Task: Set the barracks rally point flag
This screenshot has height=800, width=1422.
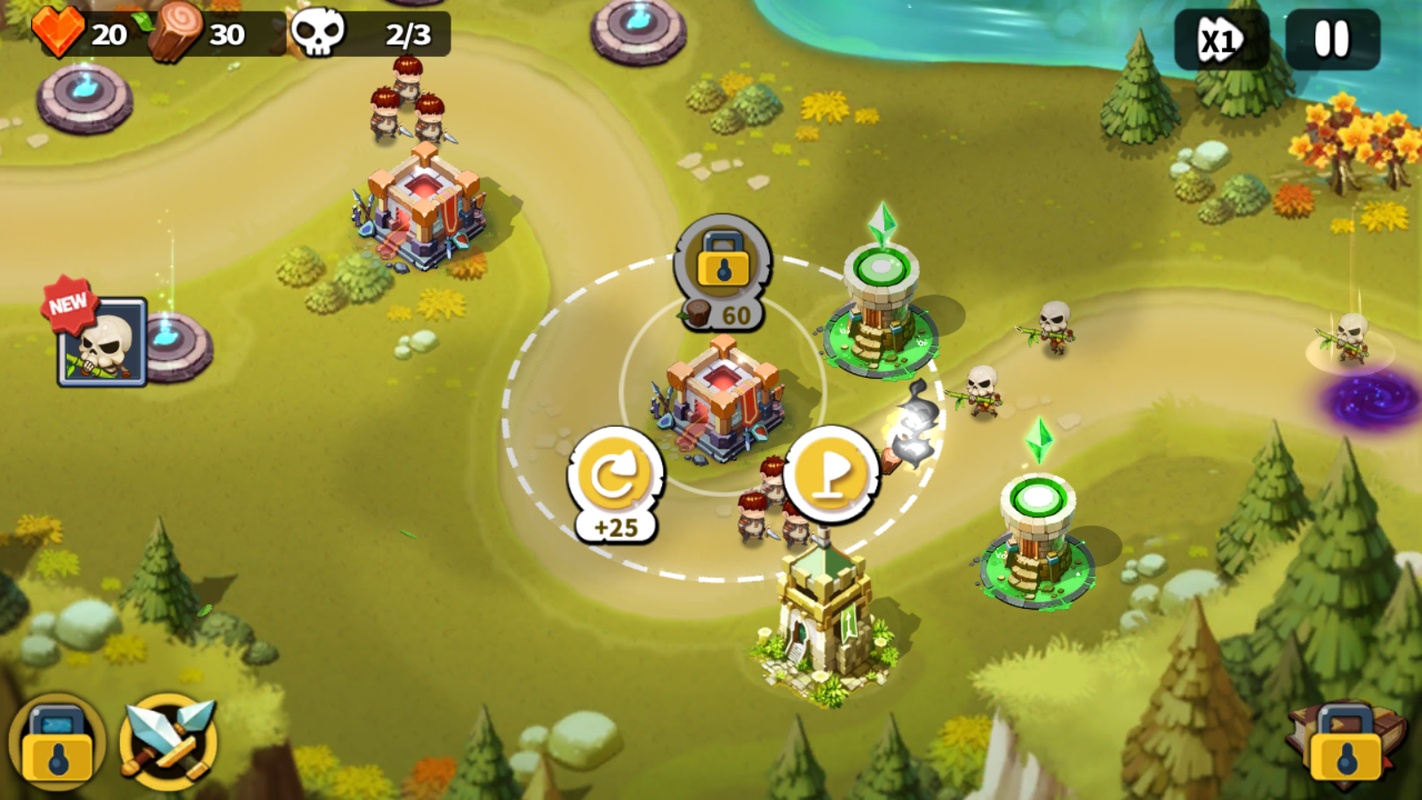Action: [830, 475]
